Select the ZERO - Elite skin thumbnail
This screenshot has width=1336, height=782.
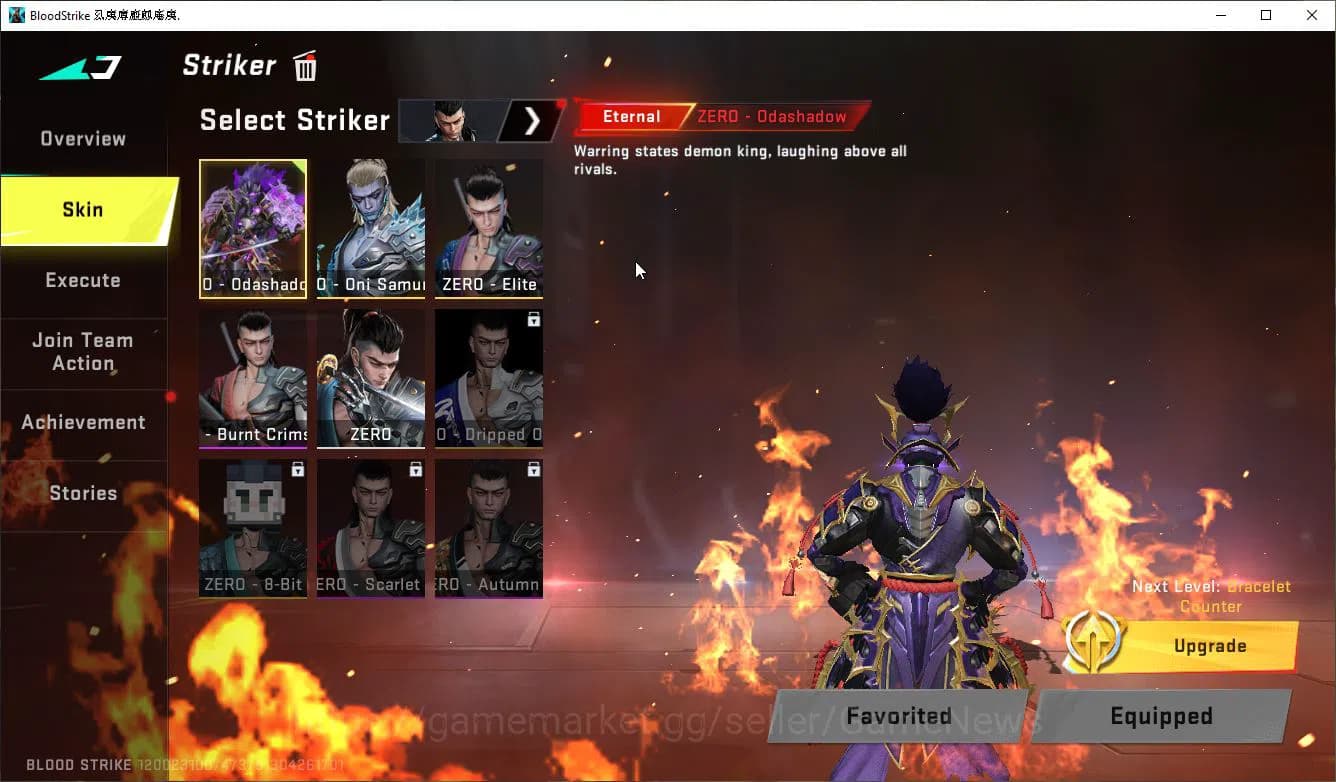point(488,228)
